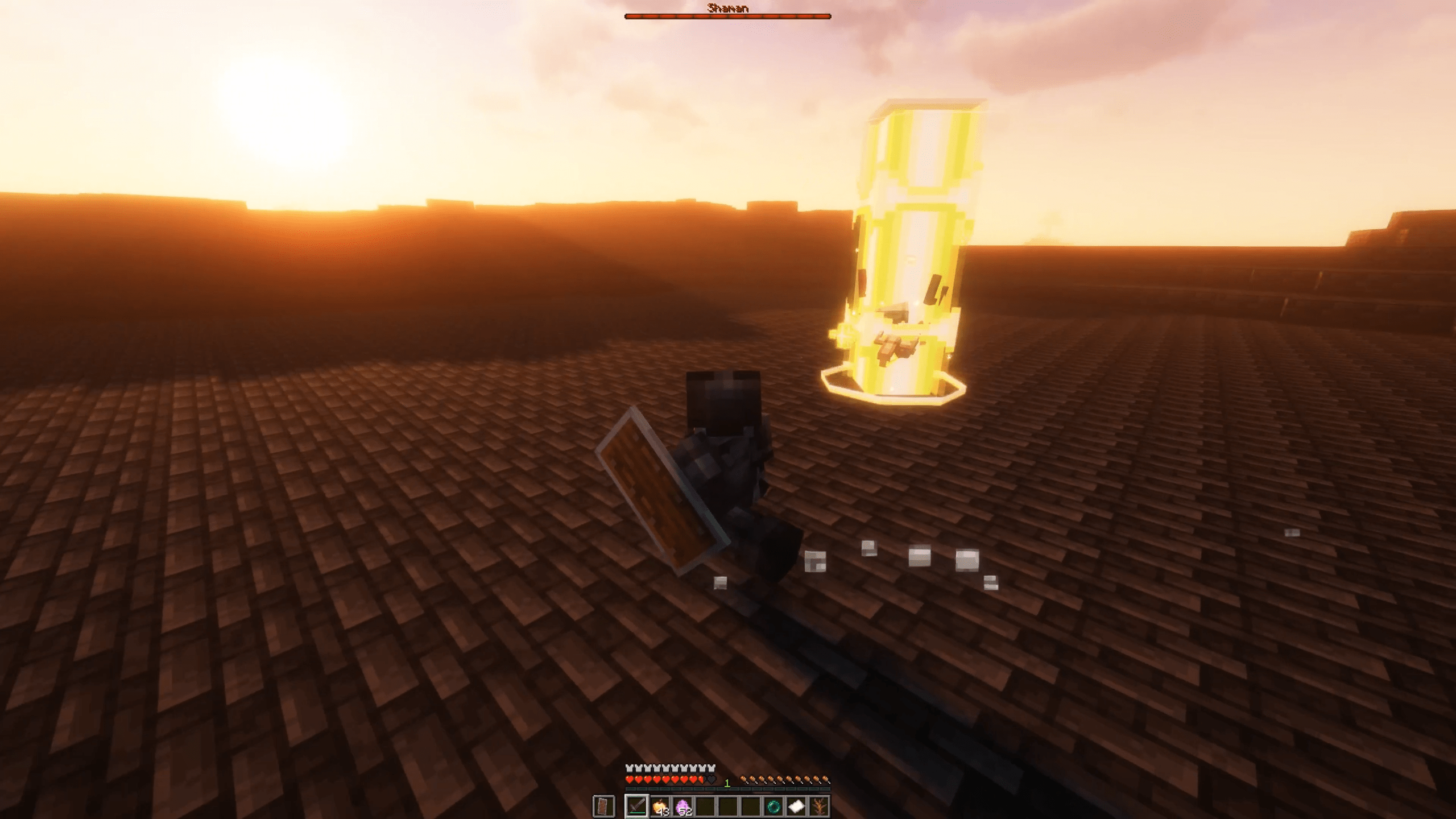This screenshot has height=819, width=1456.
Task: Click the experience level number above the XP bar
Action: 727,781
